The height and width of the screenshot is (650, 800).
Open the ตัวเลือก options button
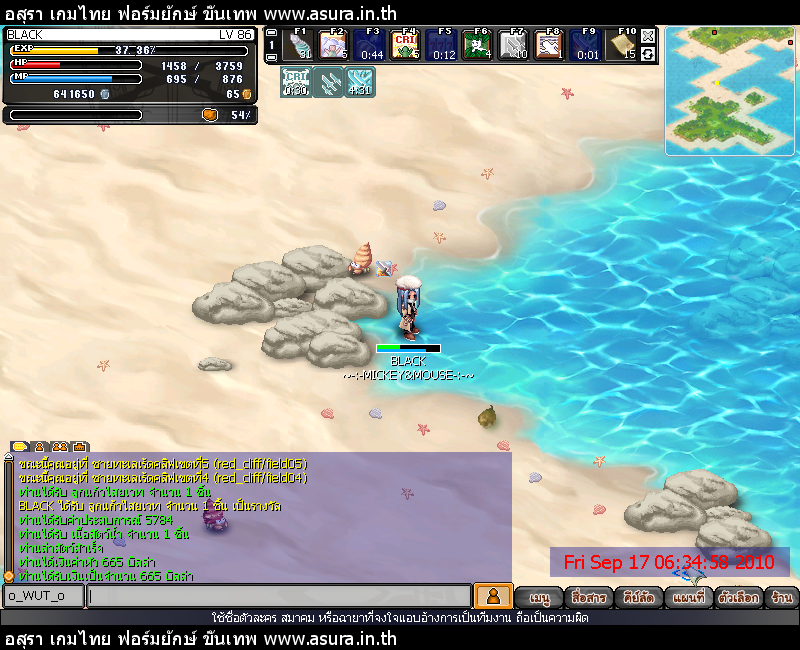tap(737, 597)
